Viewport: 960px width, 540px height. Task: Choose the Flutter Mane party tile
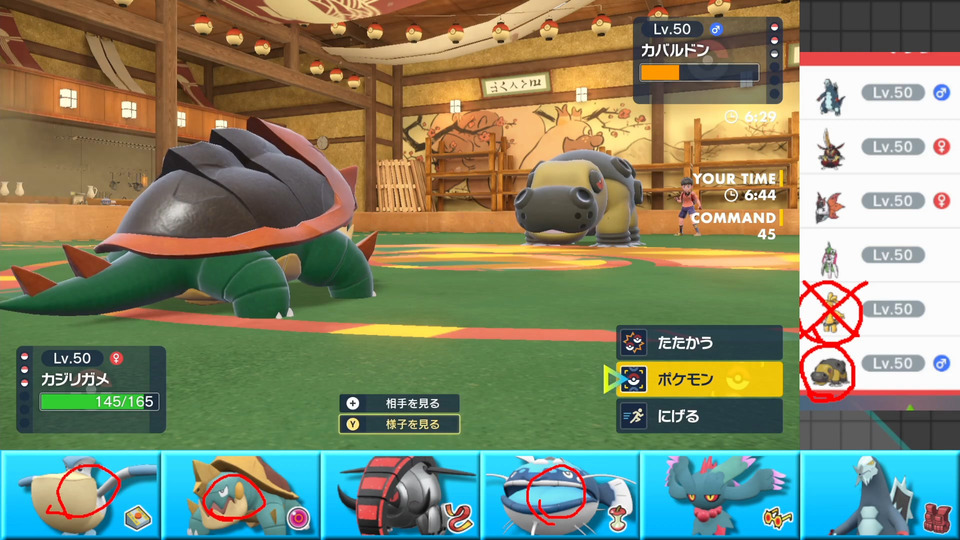720,495
